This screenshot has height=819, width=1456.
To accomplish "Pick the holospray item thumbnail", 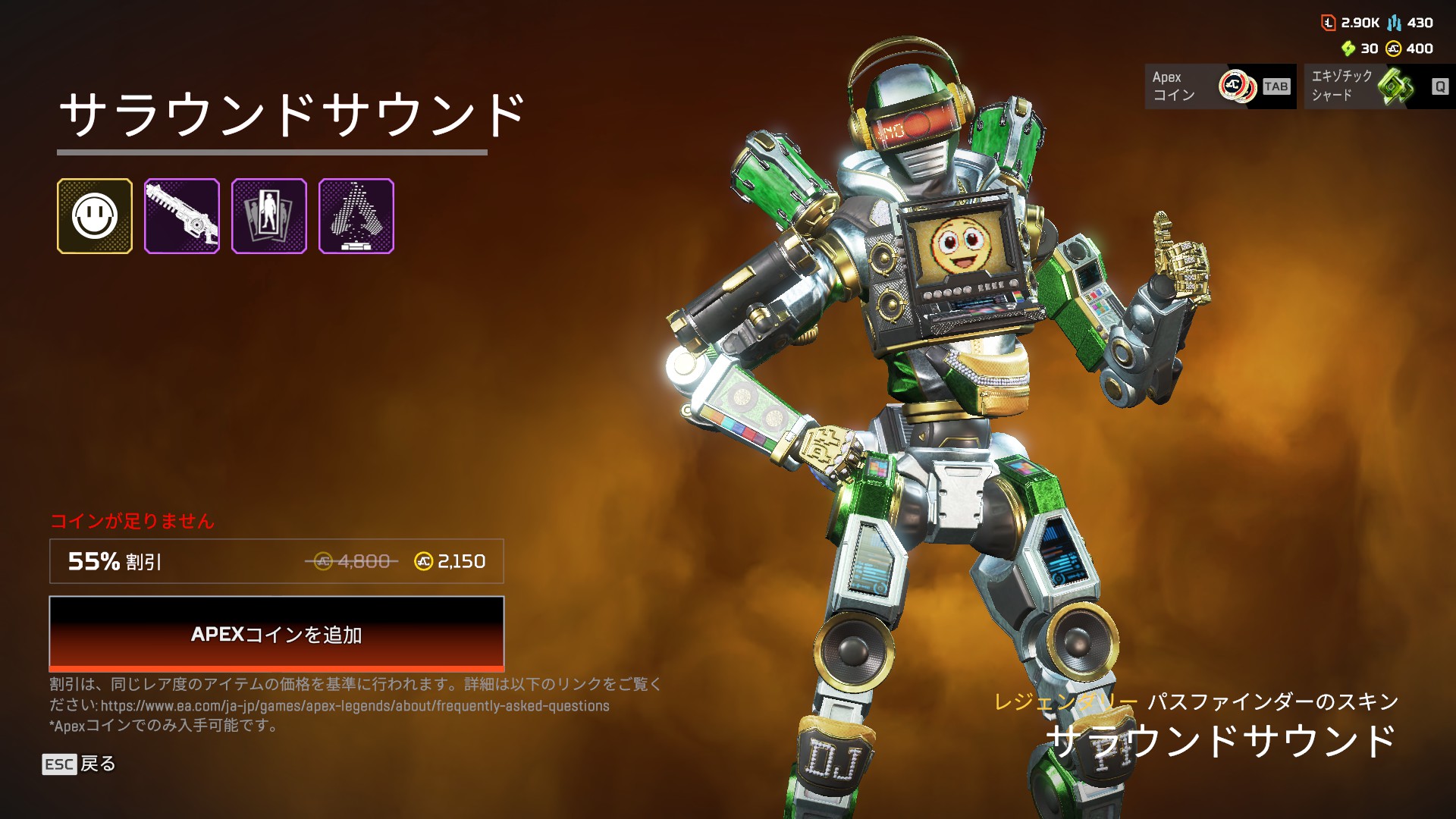I will click(356, 216).
